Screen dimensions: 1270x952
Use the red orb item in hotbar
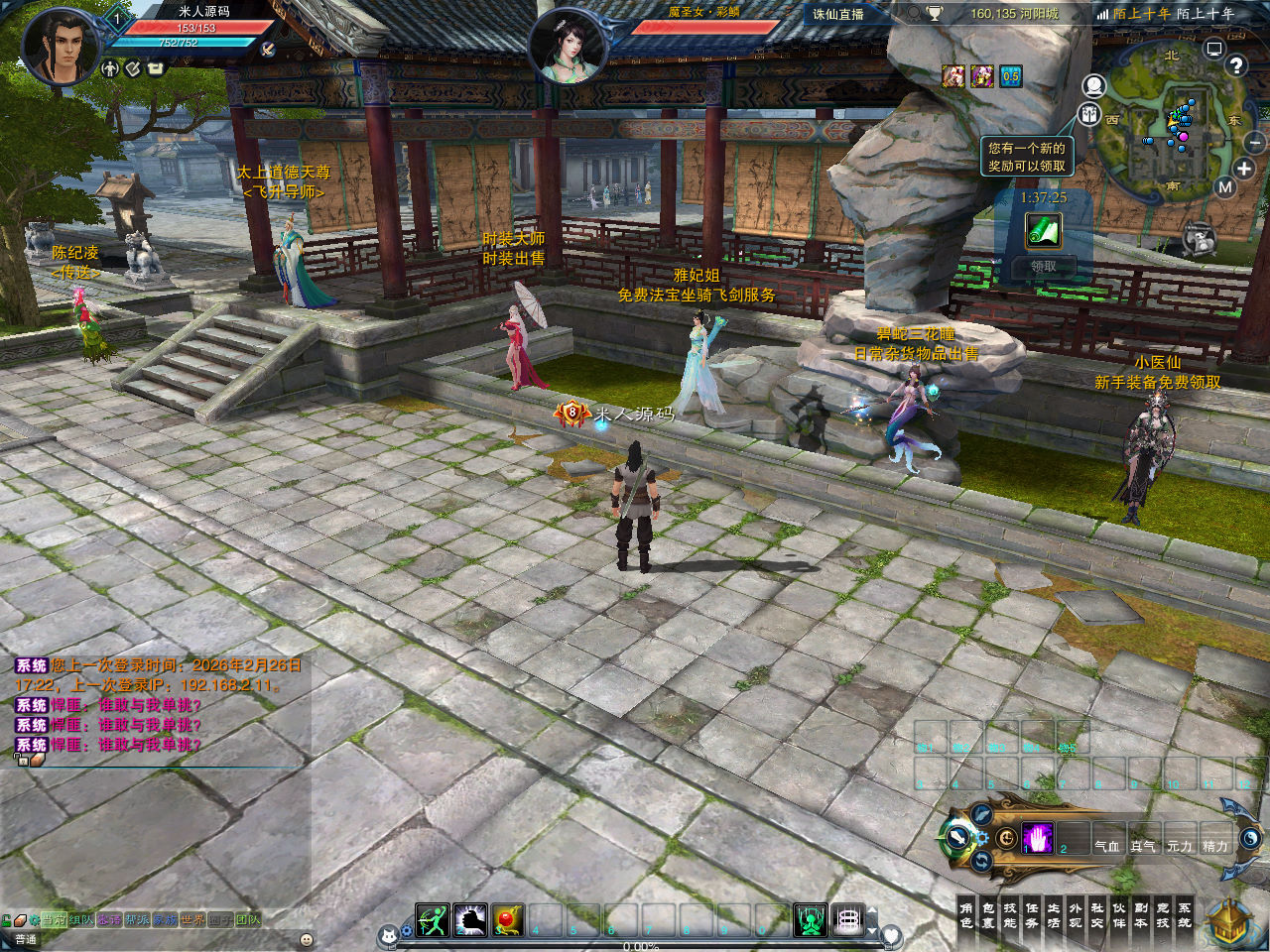click(508, 920)
